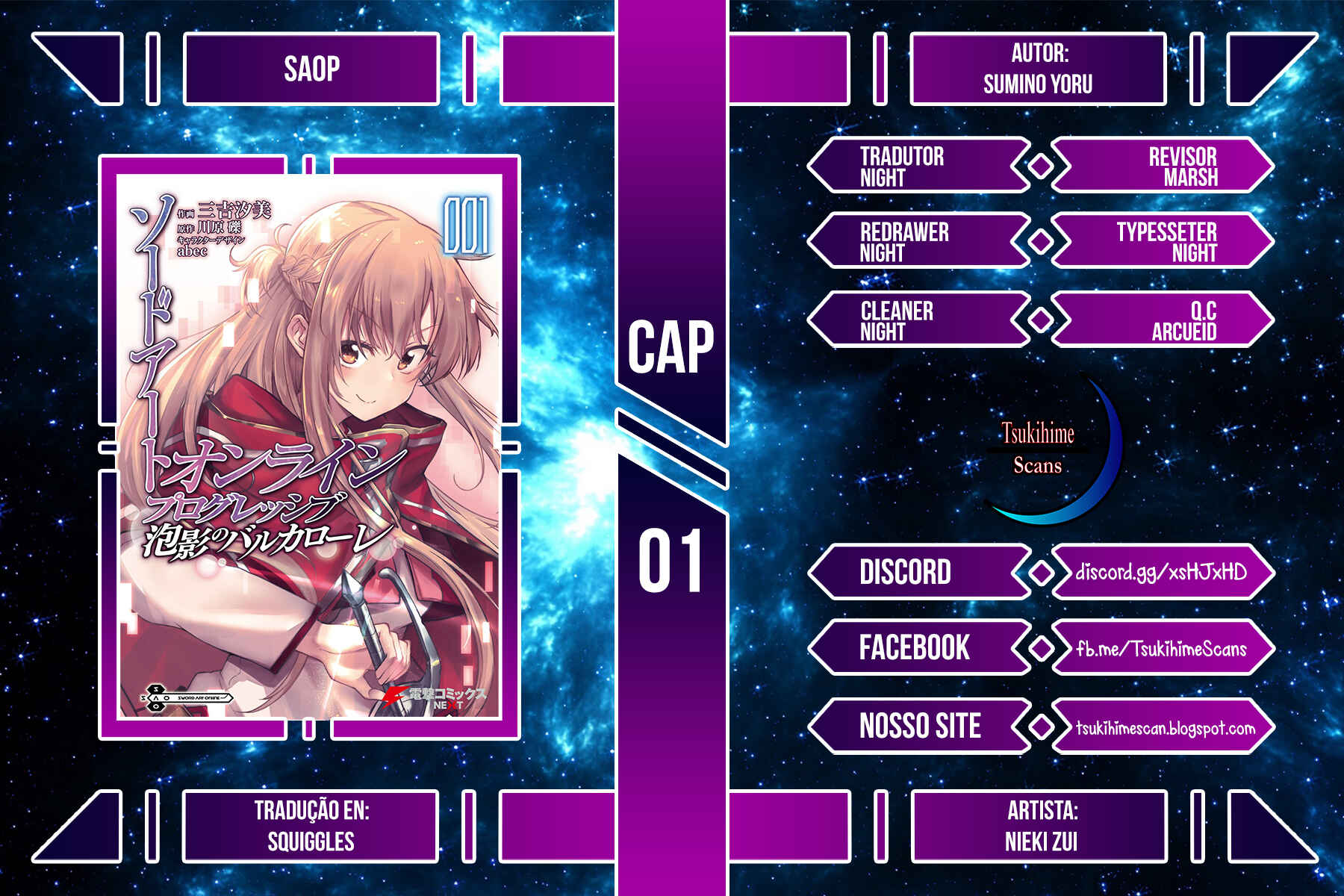Open the manga volume 001 cover thumbnail
The height and width of the screenshot is (896, 1344).
tap(309, 447)
